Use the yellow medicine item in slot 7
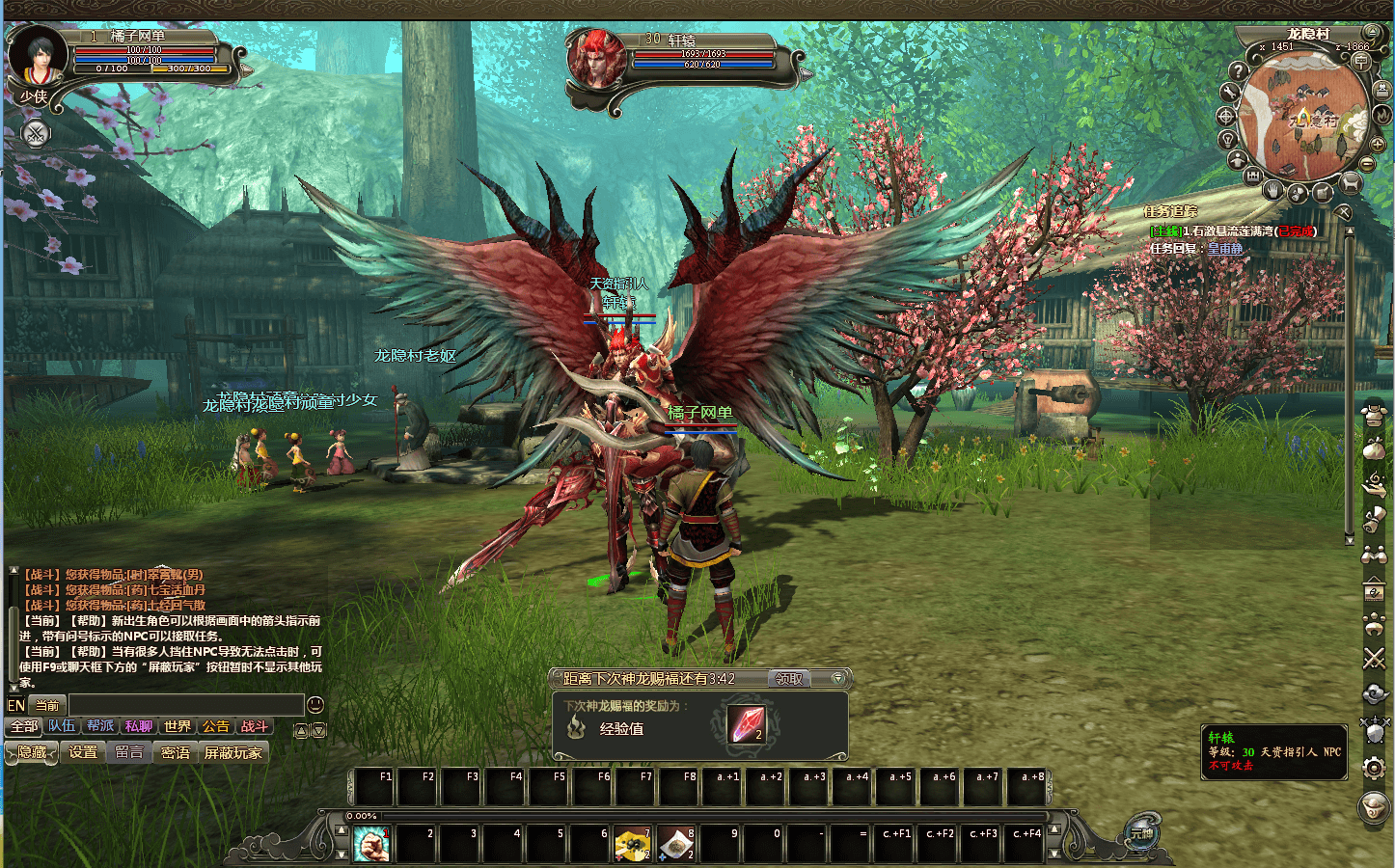The height and width of the screenshot is (868, 1395). point(632,845)
